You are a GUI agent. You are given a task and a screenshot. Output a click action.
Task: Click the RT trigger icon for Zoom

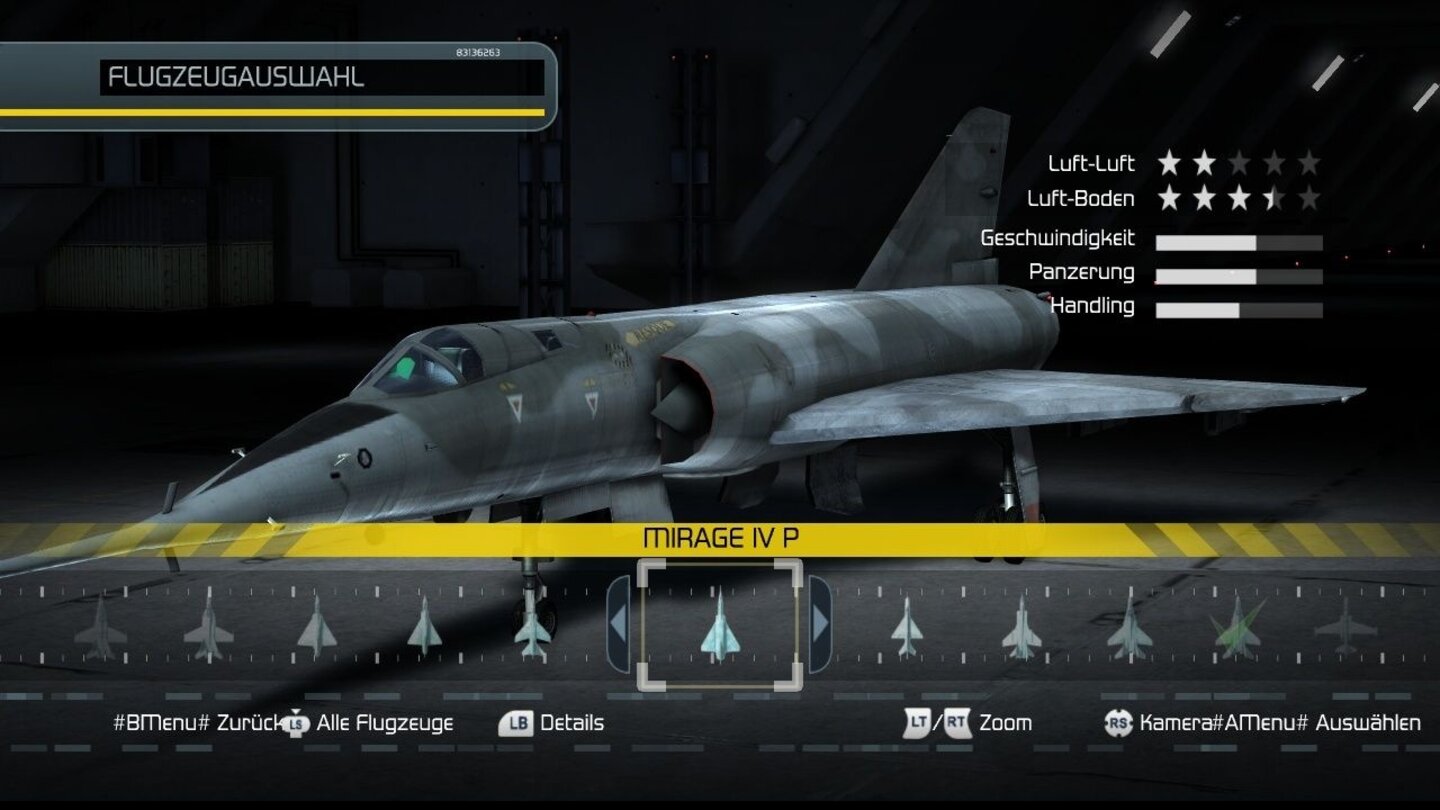click(955, 722)
